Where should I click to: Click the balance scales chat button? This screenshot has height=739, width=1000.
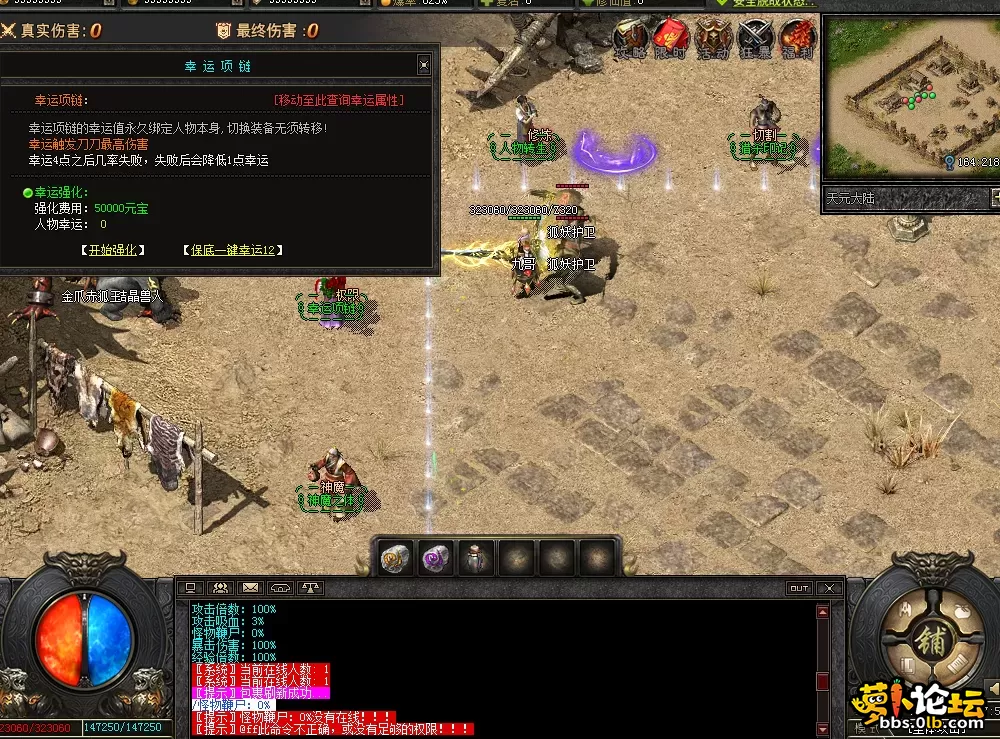pos(310,588)
